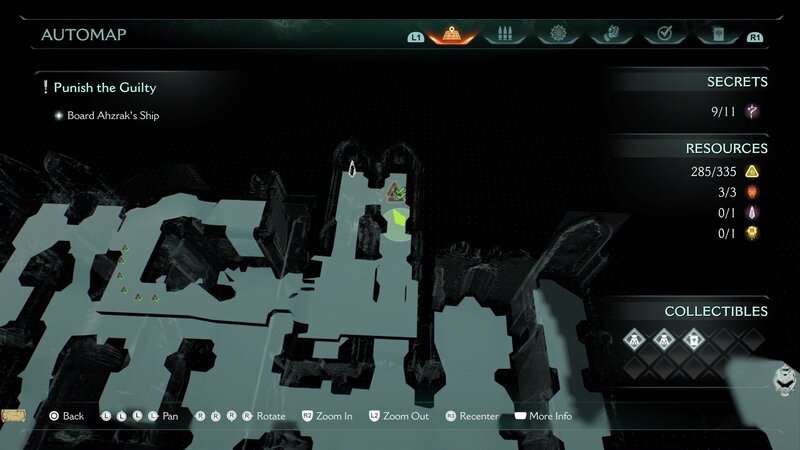Click the gold triangle resource icon
Image resolution: width=800 pixels, height=450 pixels.
point(752,172)
